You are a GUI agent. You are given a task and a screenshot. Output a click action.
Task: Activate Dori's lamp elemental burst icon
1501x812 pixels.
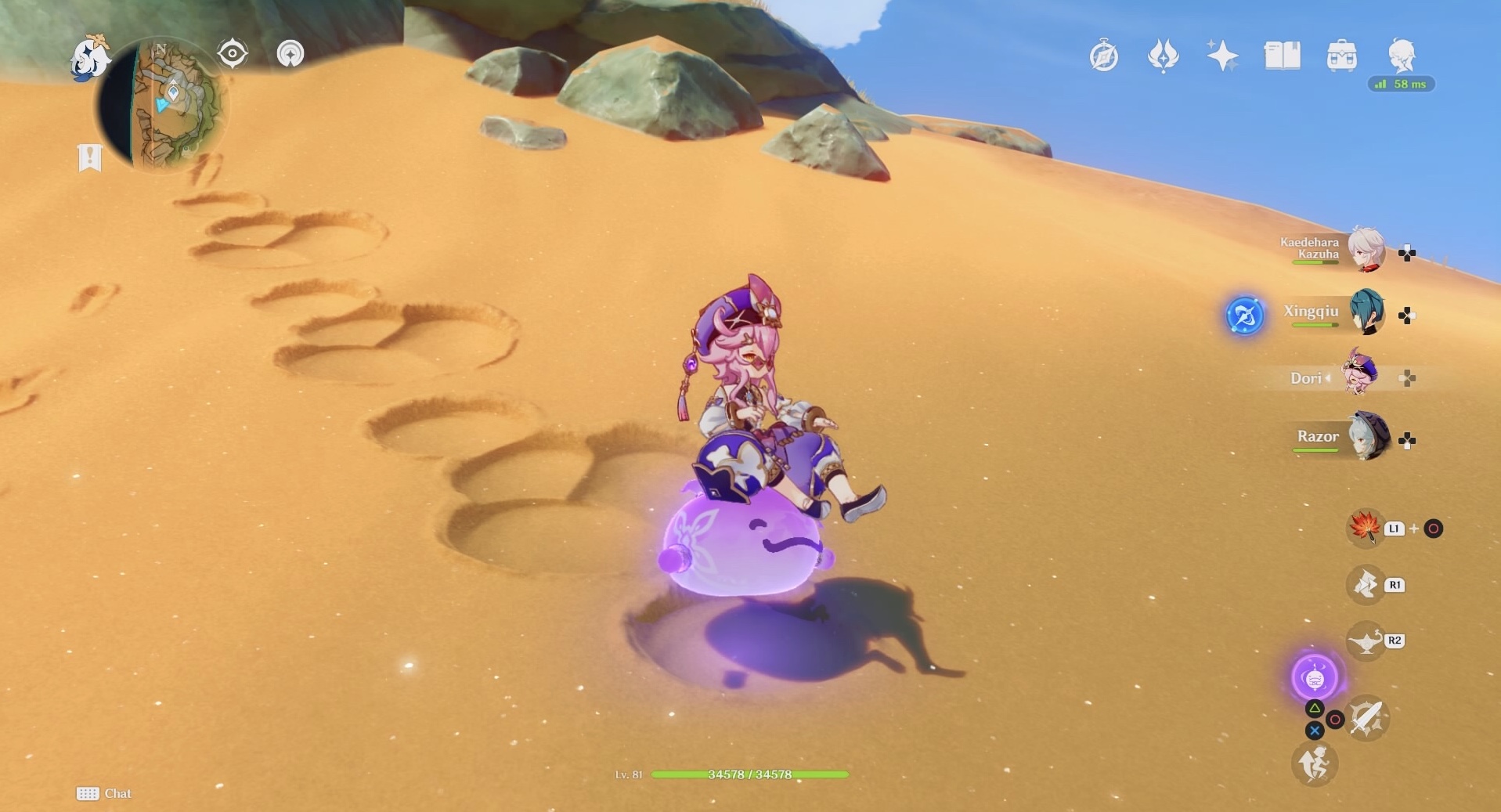tap(1367, 640)
